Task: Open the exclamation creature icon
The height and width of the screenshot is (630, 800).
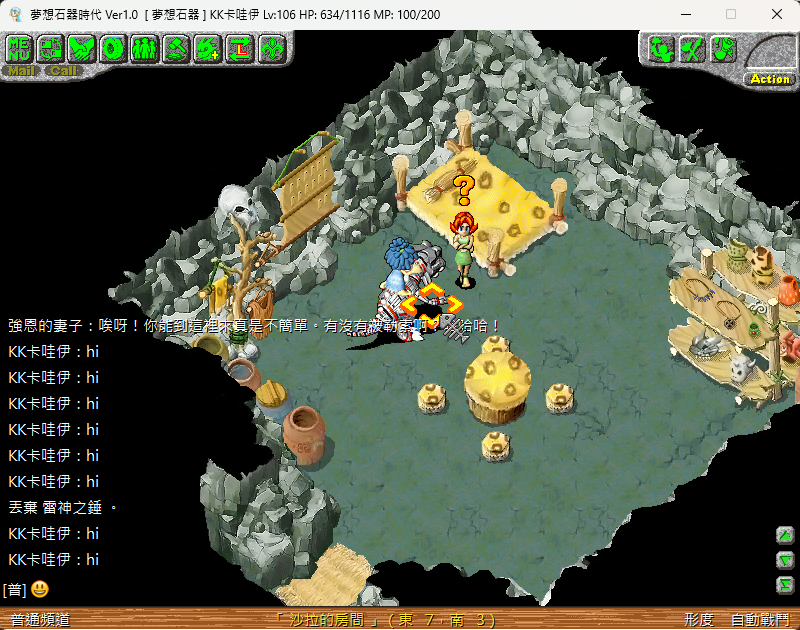Action: point(724,48)
